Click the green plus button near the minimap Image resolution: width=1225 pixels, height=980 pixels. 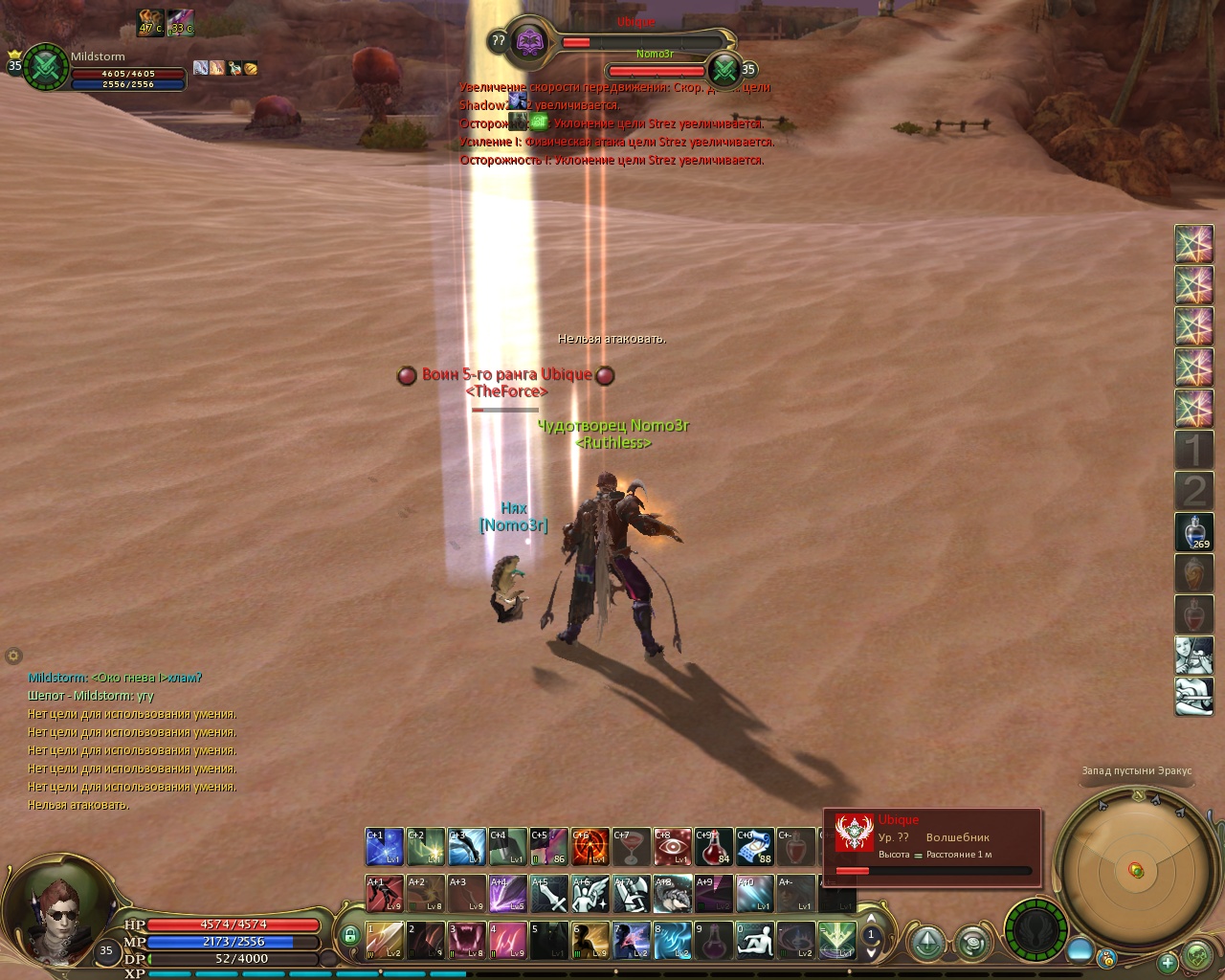point(1167,963)
